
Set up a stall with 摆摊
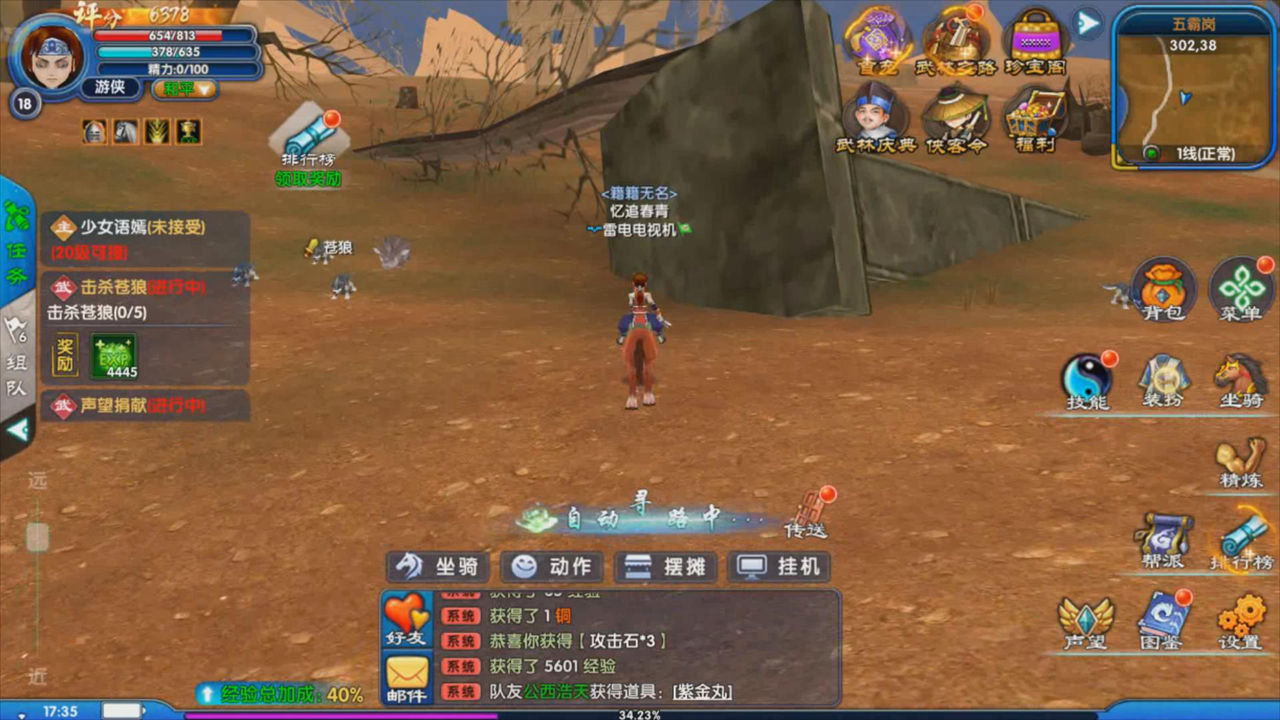tap(666, 567)
